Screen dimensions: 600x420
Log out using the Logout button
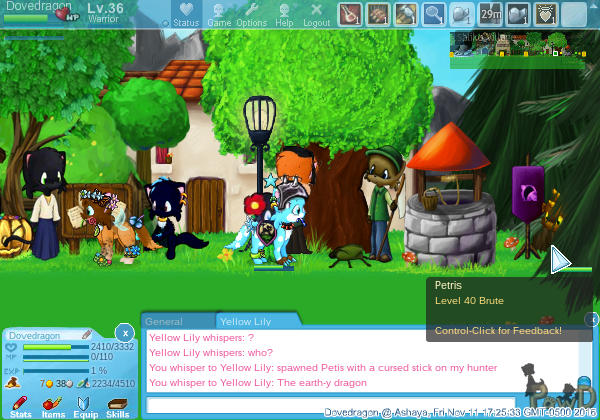[316, 14]
